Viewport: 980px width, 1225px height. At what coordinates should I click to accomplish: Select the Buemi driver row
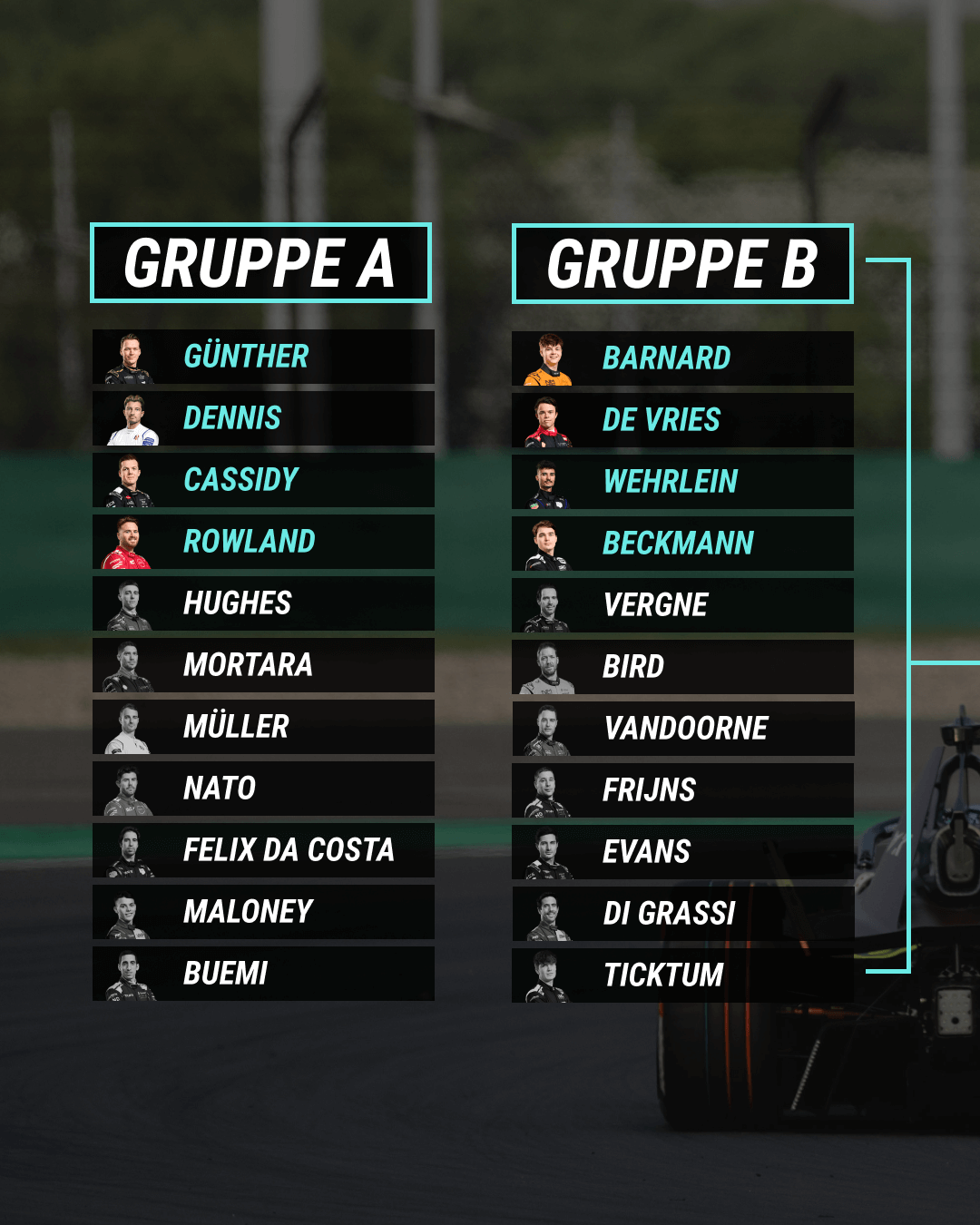click(263, 974)
